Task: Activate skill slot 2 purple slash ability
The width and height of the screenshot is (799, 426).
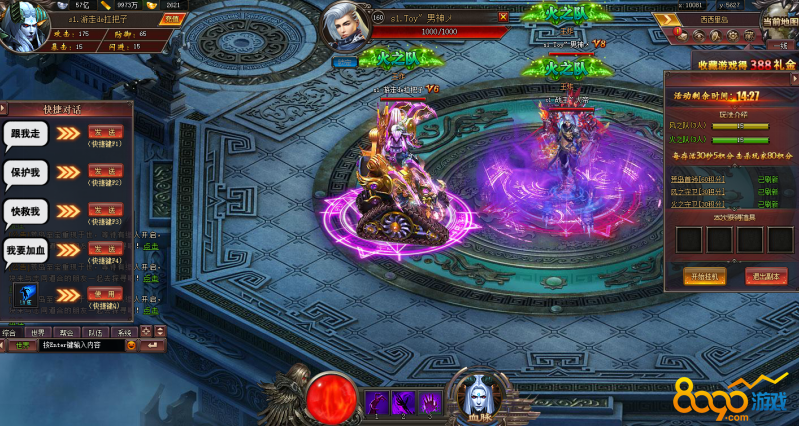Action: pyautogui.click(x=403, y=401)
